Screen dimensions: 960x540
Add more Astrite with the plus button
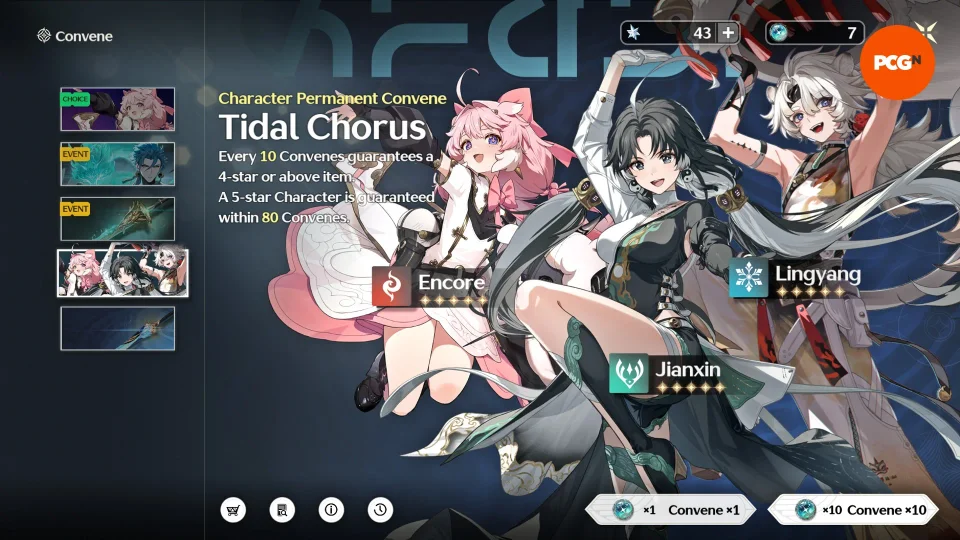[x=727, y=33]
